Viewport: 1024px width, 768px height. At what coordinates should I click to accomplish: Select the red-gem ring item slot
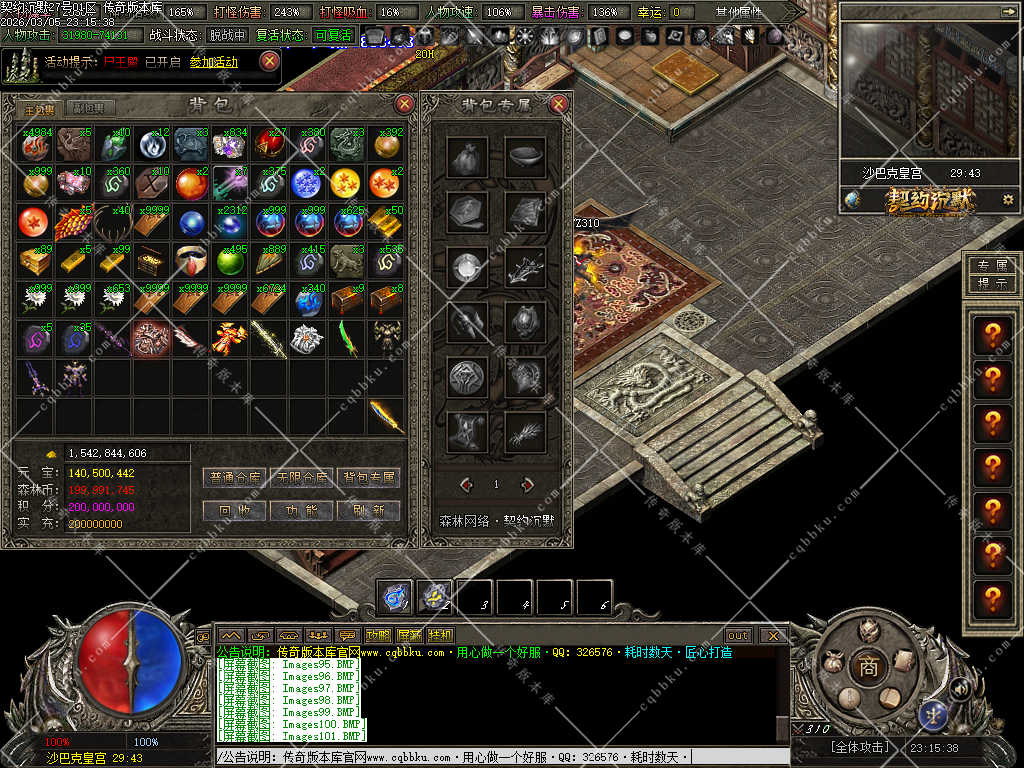(x=191, y=261)
